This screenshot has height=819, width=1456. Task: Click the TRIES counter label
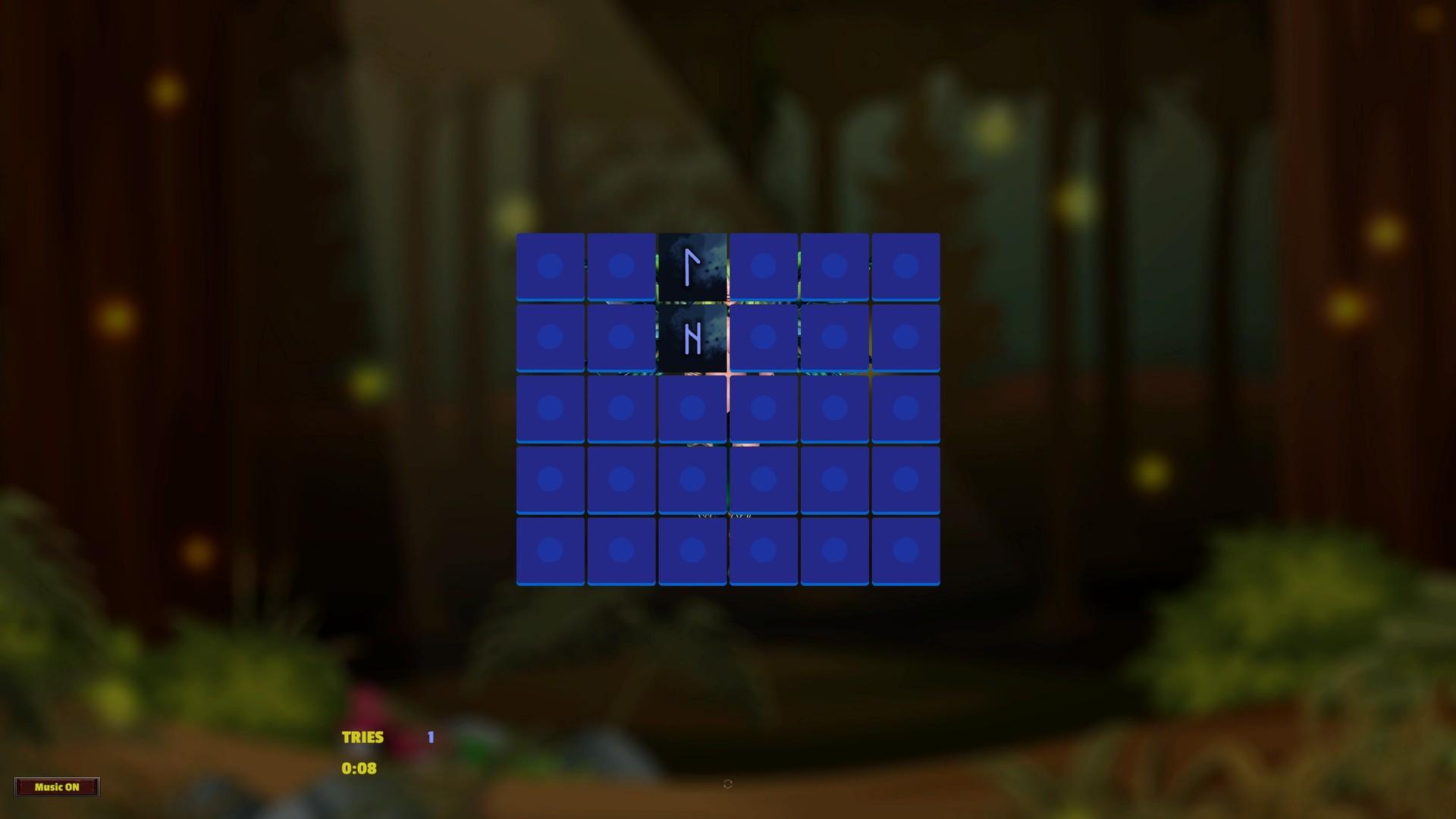[362, 736]
